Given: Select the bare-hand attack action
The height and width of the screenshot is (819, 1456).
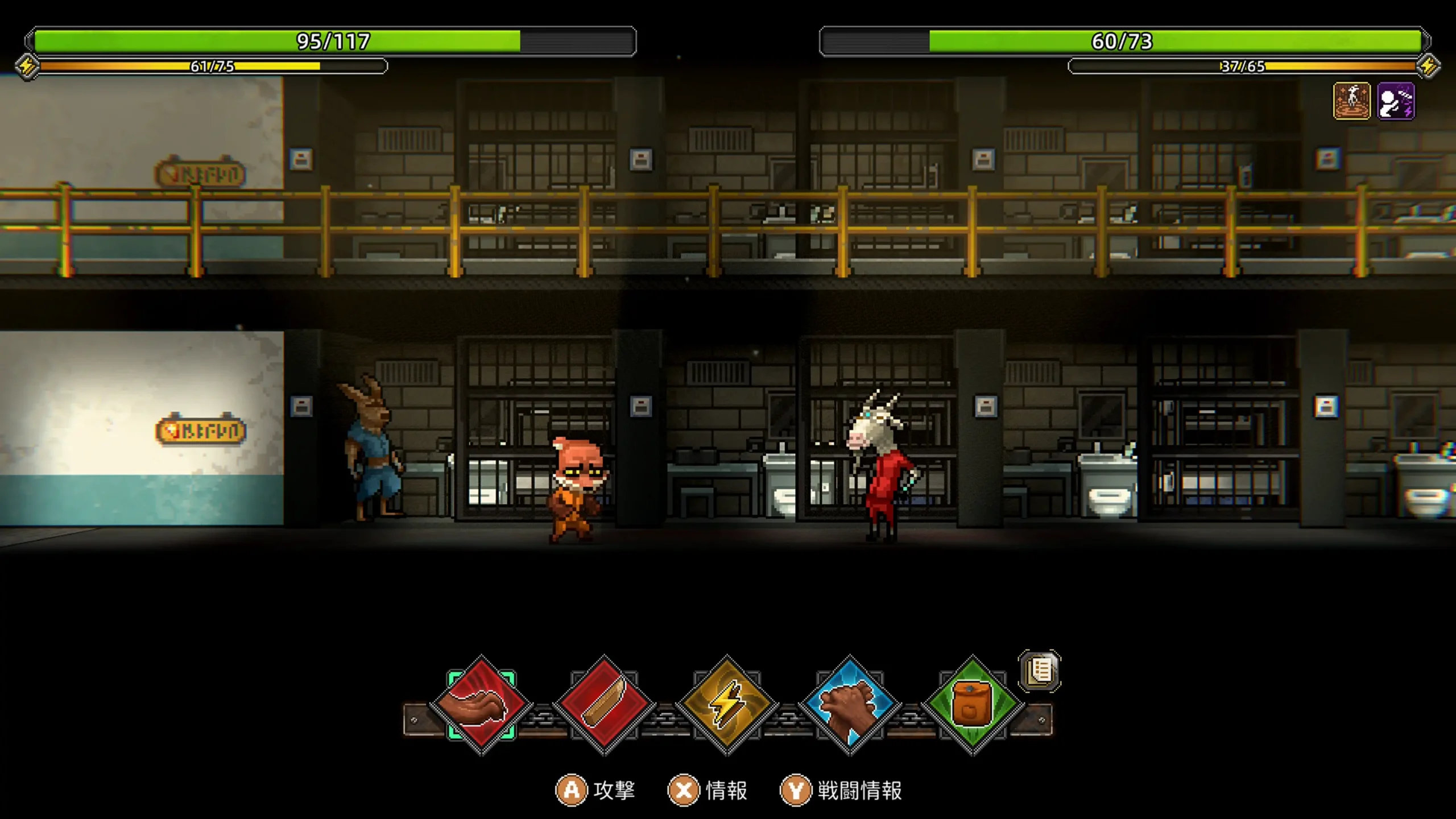Looking at the screenshot, I should coord(481,705).
